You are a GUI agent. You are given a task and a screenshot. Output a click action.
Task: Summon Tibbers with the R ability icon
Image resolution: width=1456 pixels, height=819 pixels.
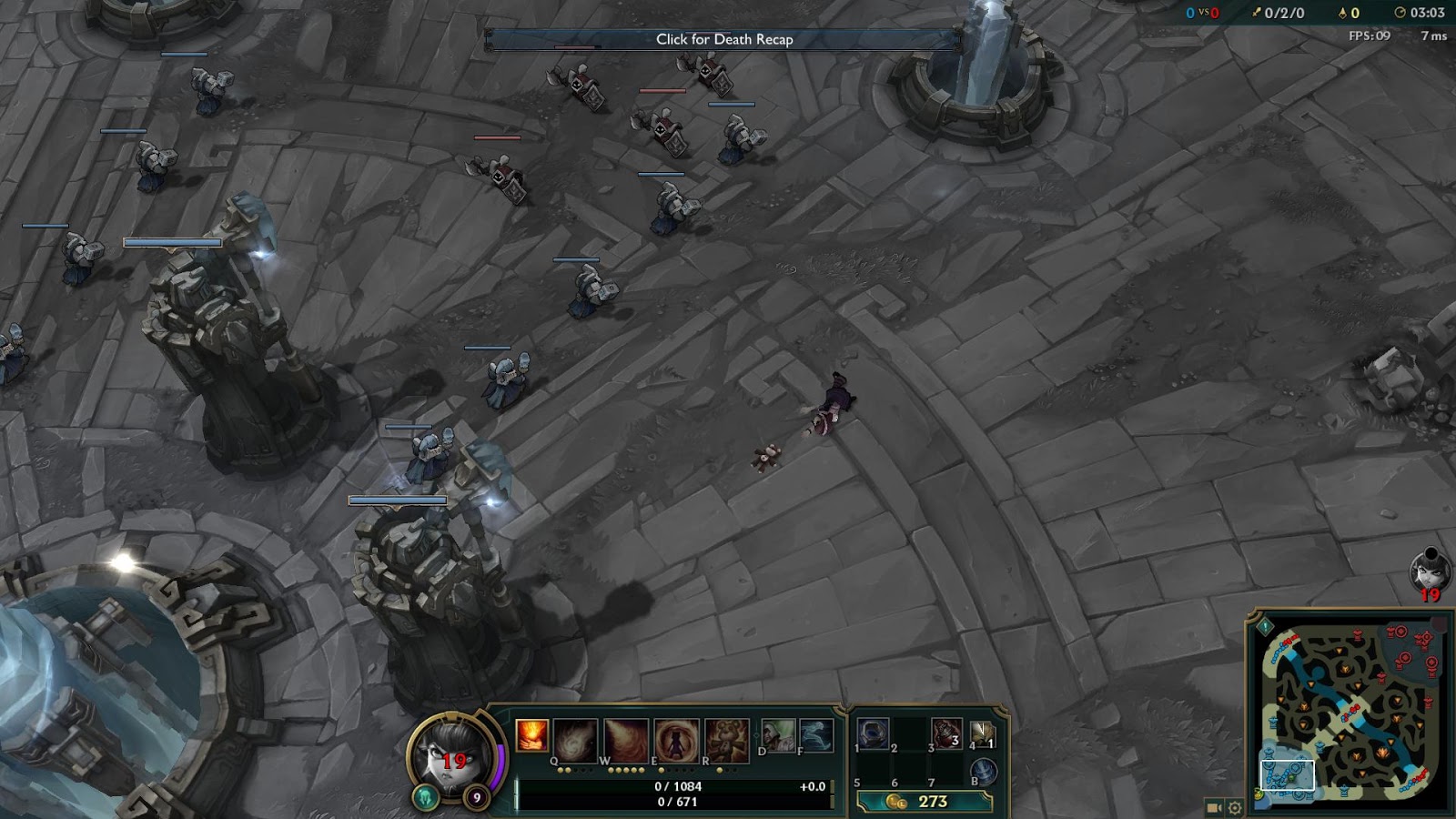[x=726, y=738]
